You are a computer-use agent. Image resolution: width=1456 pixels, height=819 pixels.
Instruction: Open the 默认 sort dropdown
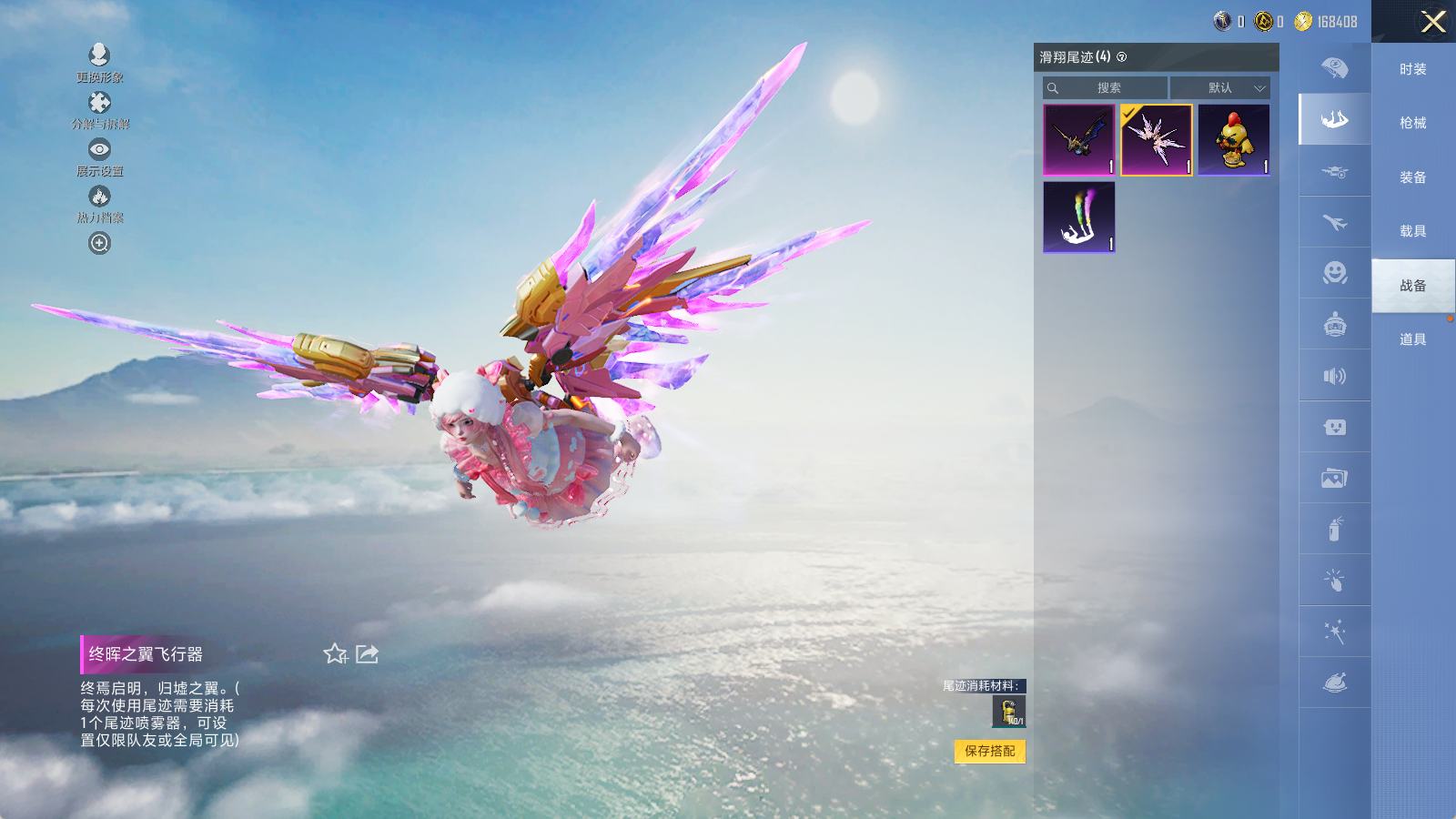[1220, 88]
